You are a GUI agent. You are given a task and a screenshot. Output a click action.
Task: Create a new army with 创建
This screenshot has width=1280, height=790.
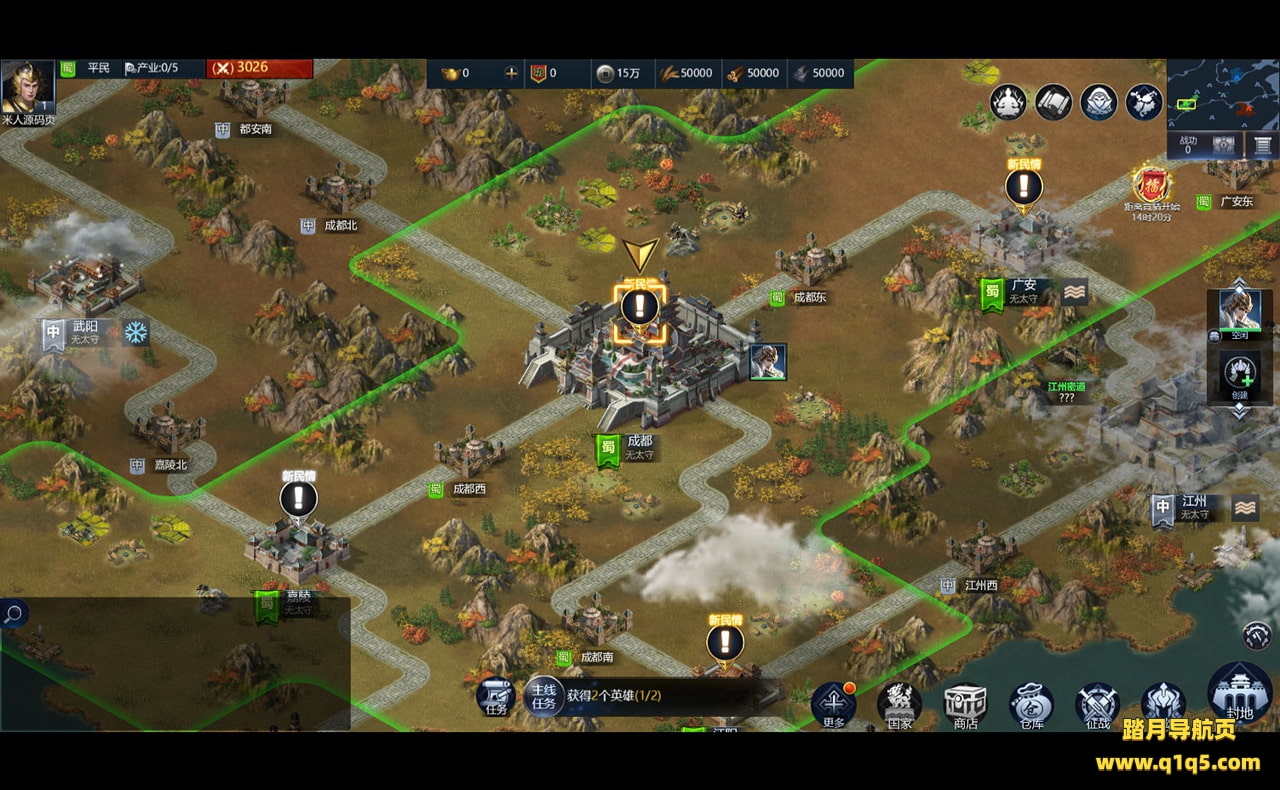tap(1239, 374)
